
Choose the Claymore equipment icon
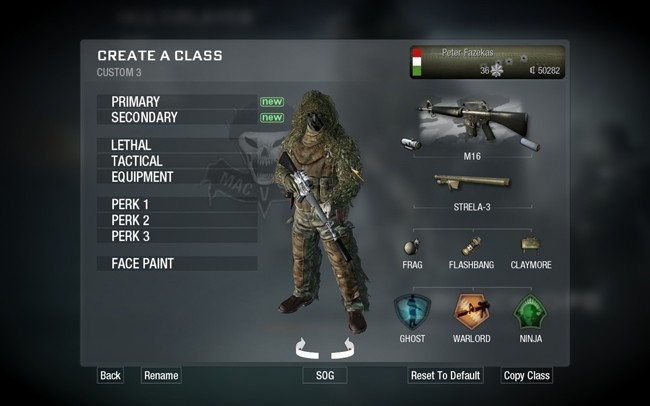(x=530, y=245)
